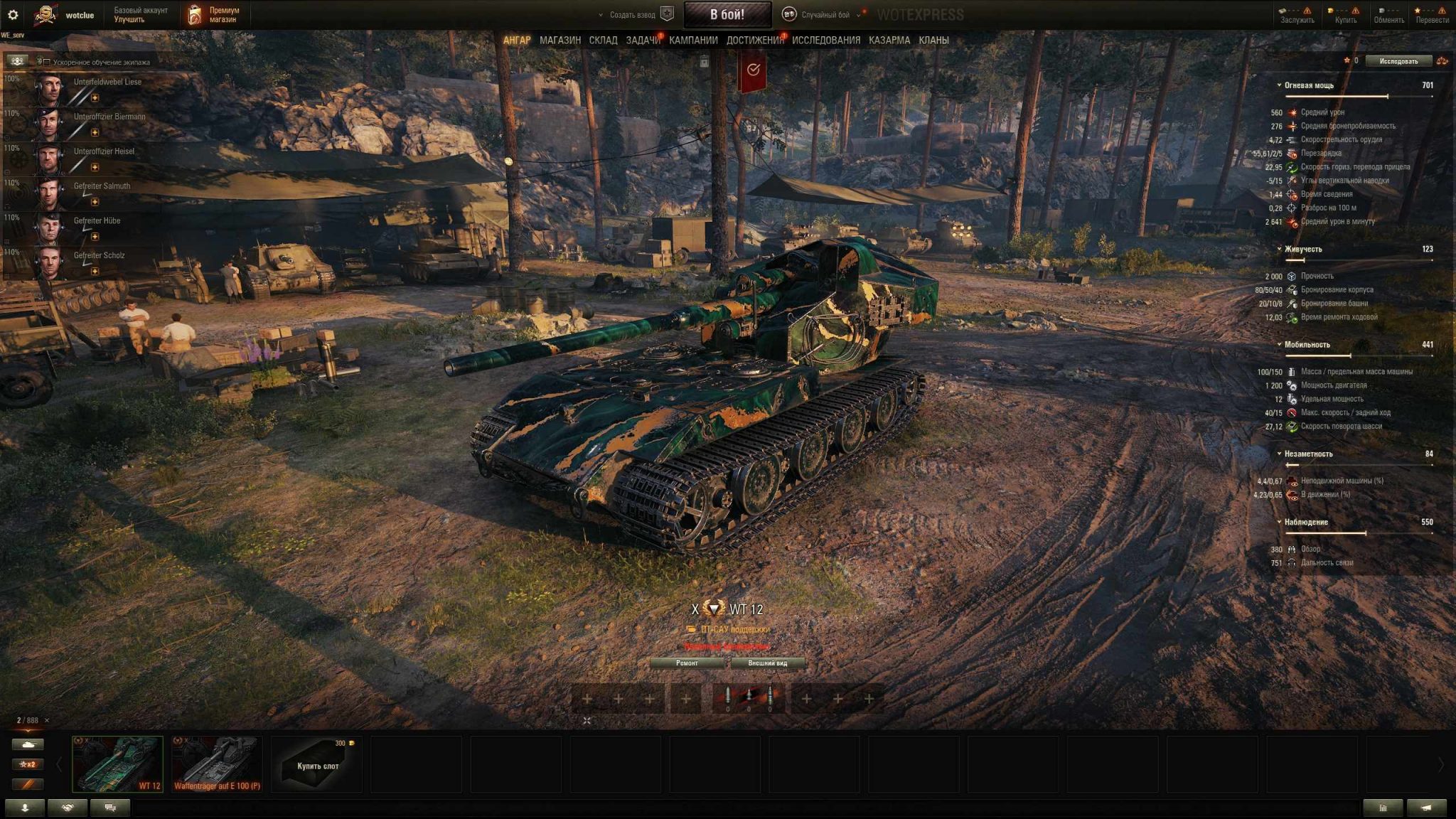Switch to the СКЛАД tab
This screenshot has width=1456, height=819.
click(603, 41)
